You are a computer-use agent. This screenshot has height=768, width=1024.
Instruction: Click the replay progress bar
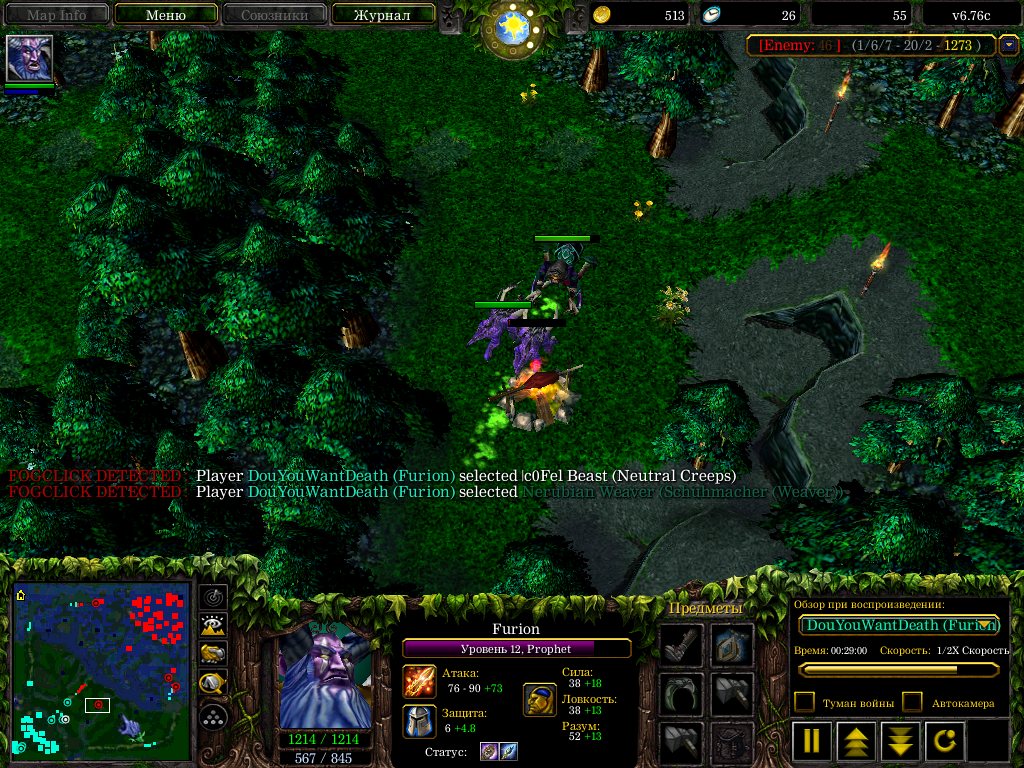pyautogui.click(x=898, y=670)
